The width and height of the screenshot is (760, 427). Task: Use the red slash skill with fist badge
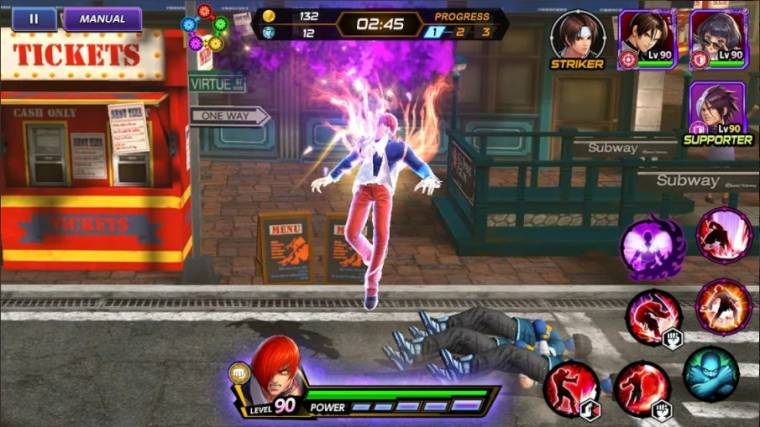[x=653, y=317]
